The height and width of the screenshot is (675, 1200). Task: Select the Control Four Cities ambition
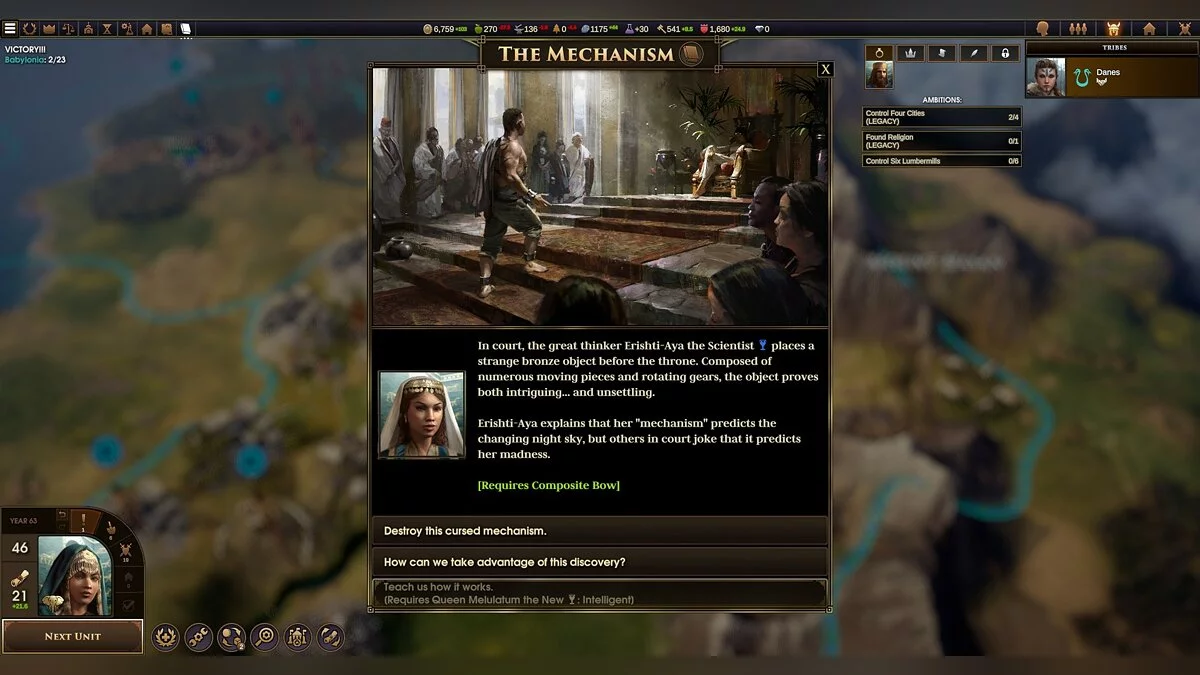click(x=942, y=117)
